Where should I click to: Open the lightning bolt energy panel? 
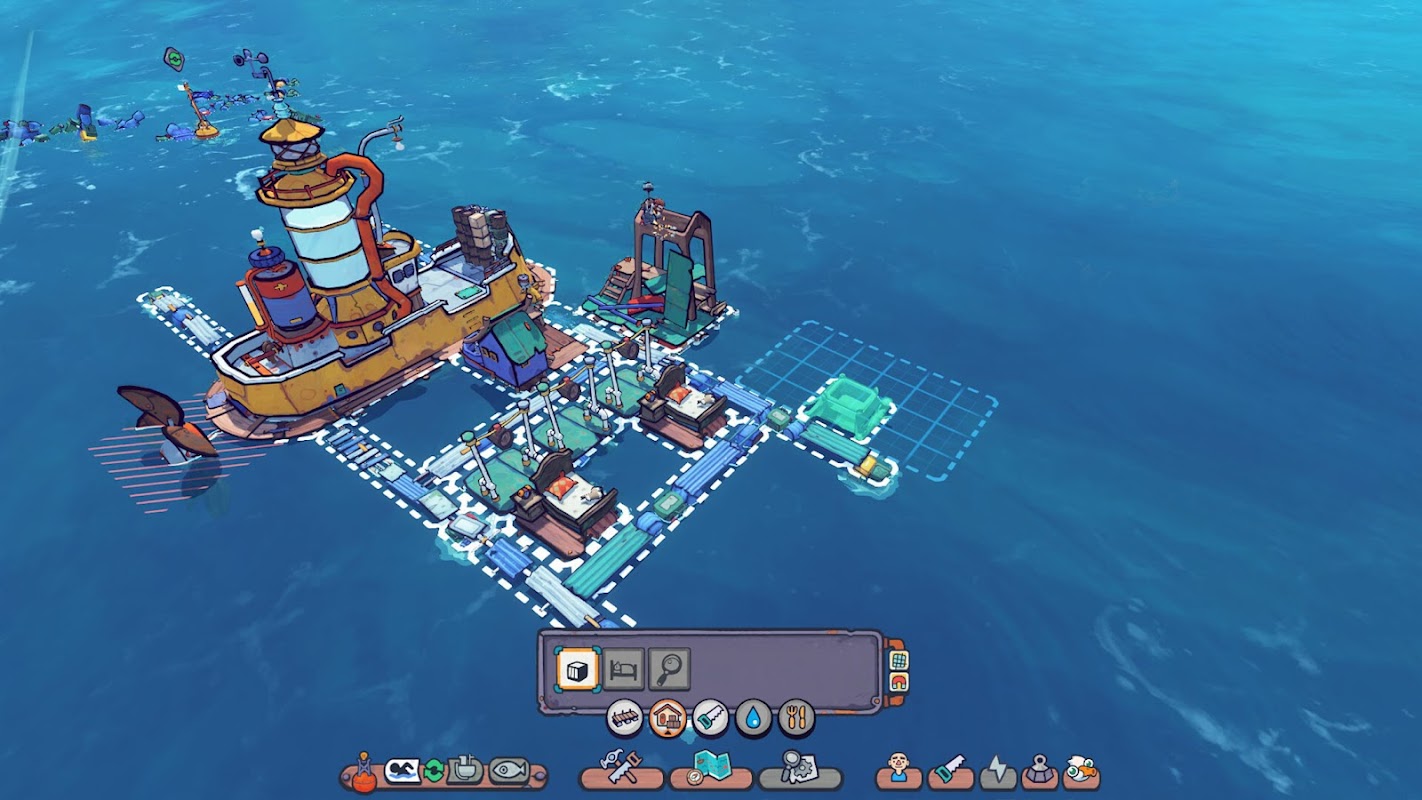(997, 771)
